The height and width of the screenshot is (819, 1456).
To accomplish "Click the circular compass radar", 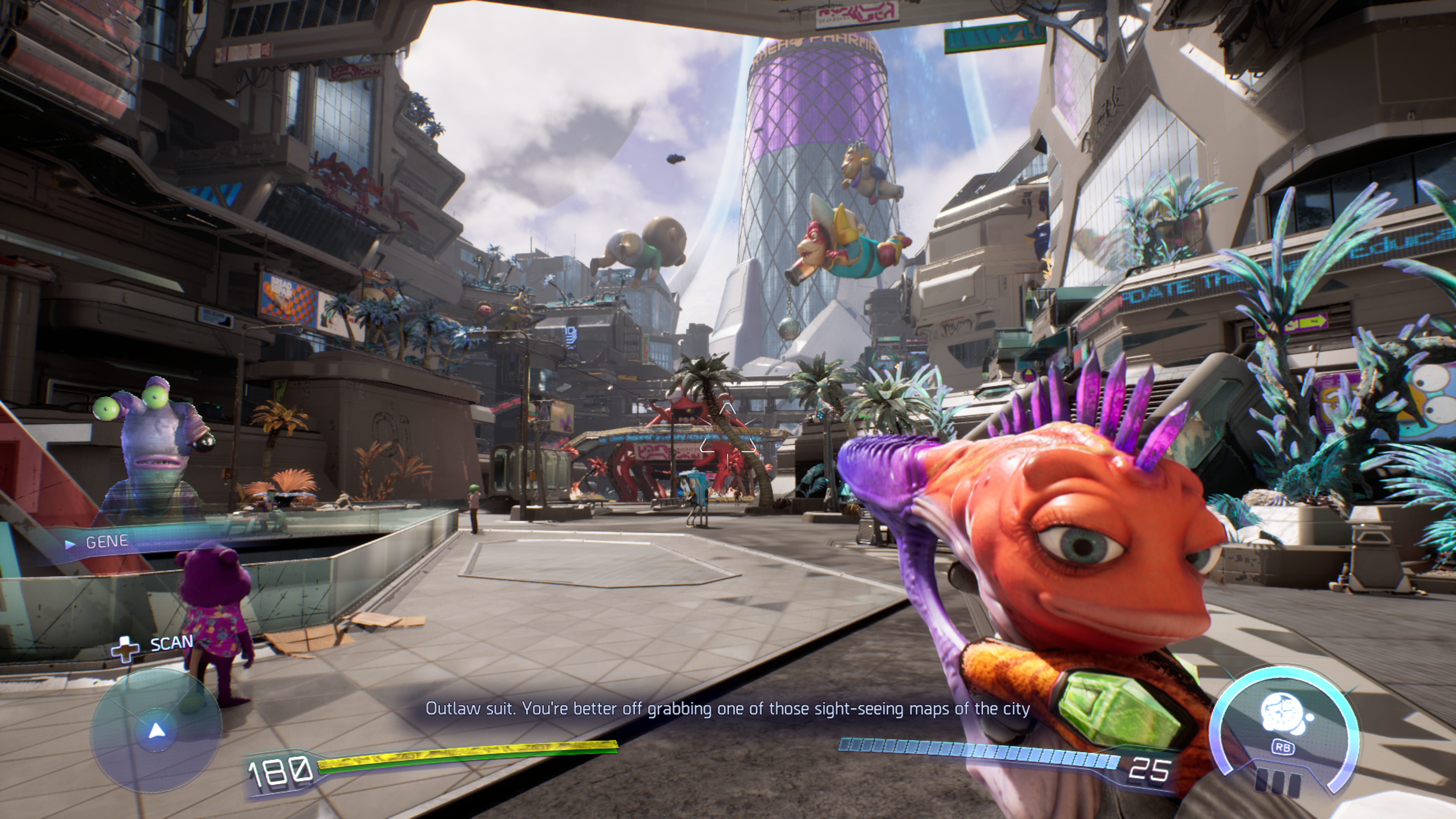I will click(x=155, y=730).
